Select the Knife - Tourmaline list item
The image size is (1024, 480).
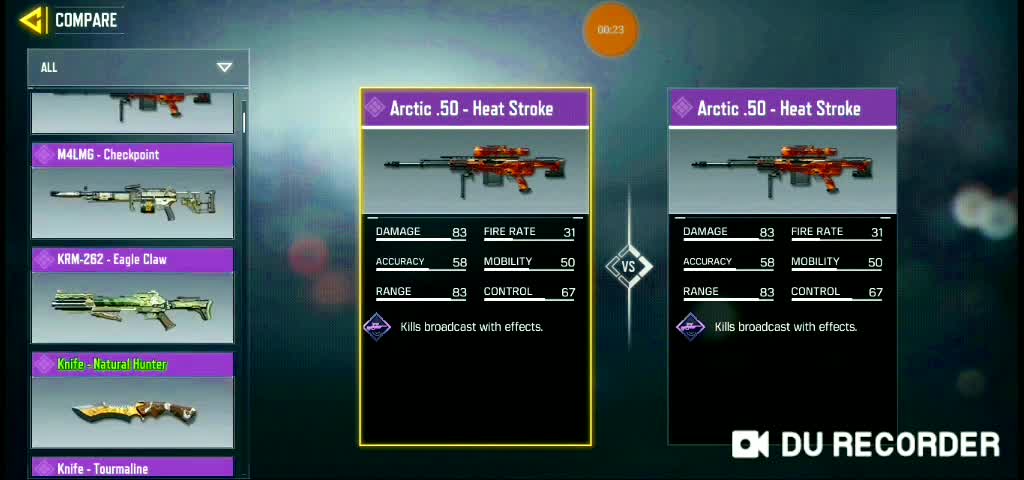pyautogui.click(x=133, y=468)
